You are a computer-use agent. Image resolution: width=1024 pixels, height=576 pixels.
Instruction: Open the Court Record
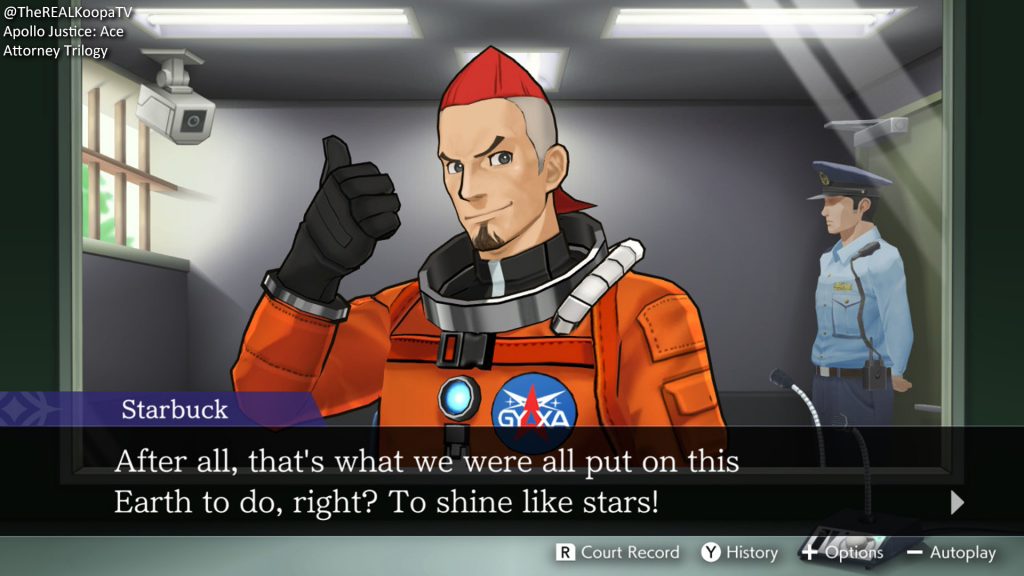tap(618, 552)
